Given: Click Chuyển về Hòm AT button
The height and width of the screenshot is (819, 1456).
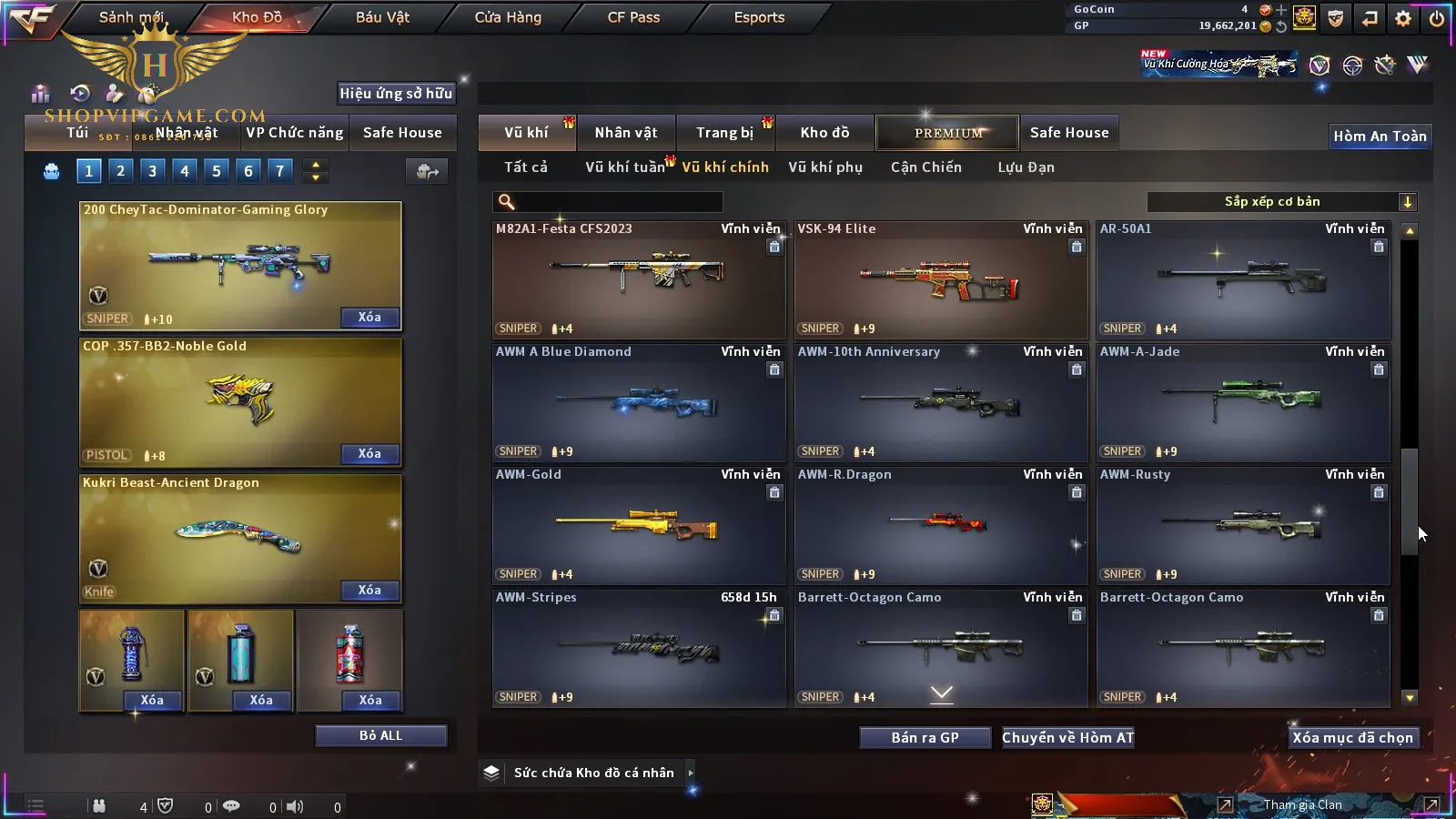Looking at the screenshot, I should click(x=1067, y=738).
